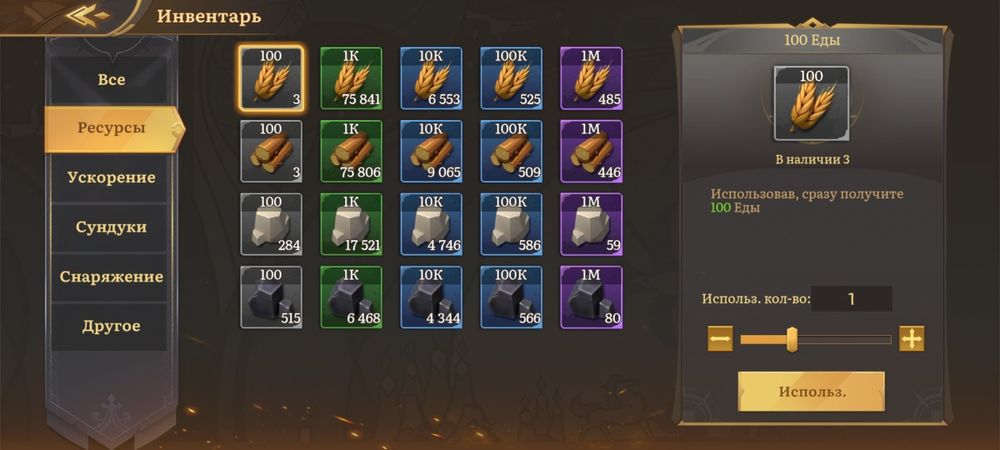The height and width of the screenshot is (450, 1000).
Task: Open the Другое tab
Action: pos(111,326)
